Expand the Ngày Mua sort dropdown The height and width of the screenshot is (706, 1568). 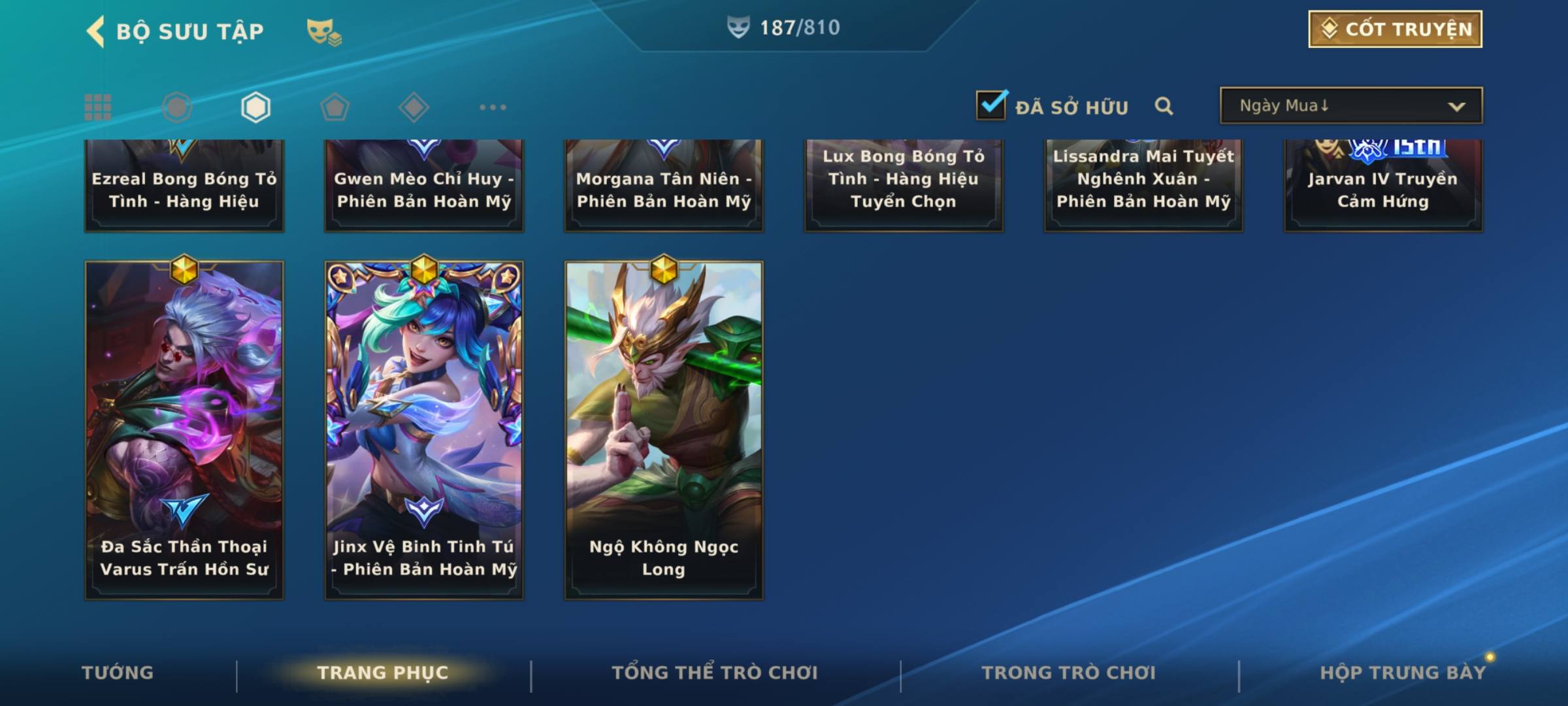click(1350, 106)
